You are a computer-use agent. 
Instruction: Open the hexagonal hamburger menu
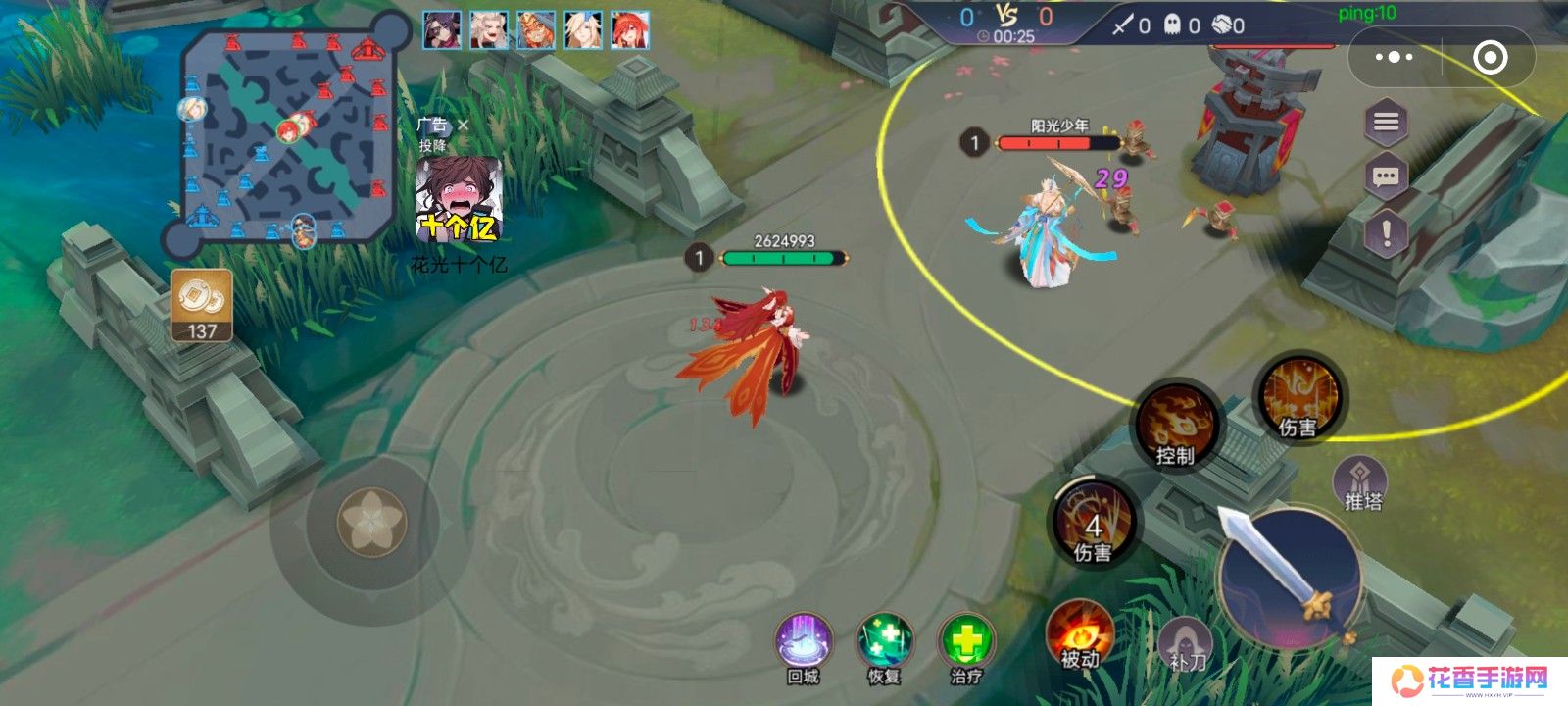(x=1386, y=123)
